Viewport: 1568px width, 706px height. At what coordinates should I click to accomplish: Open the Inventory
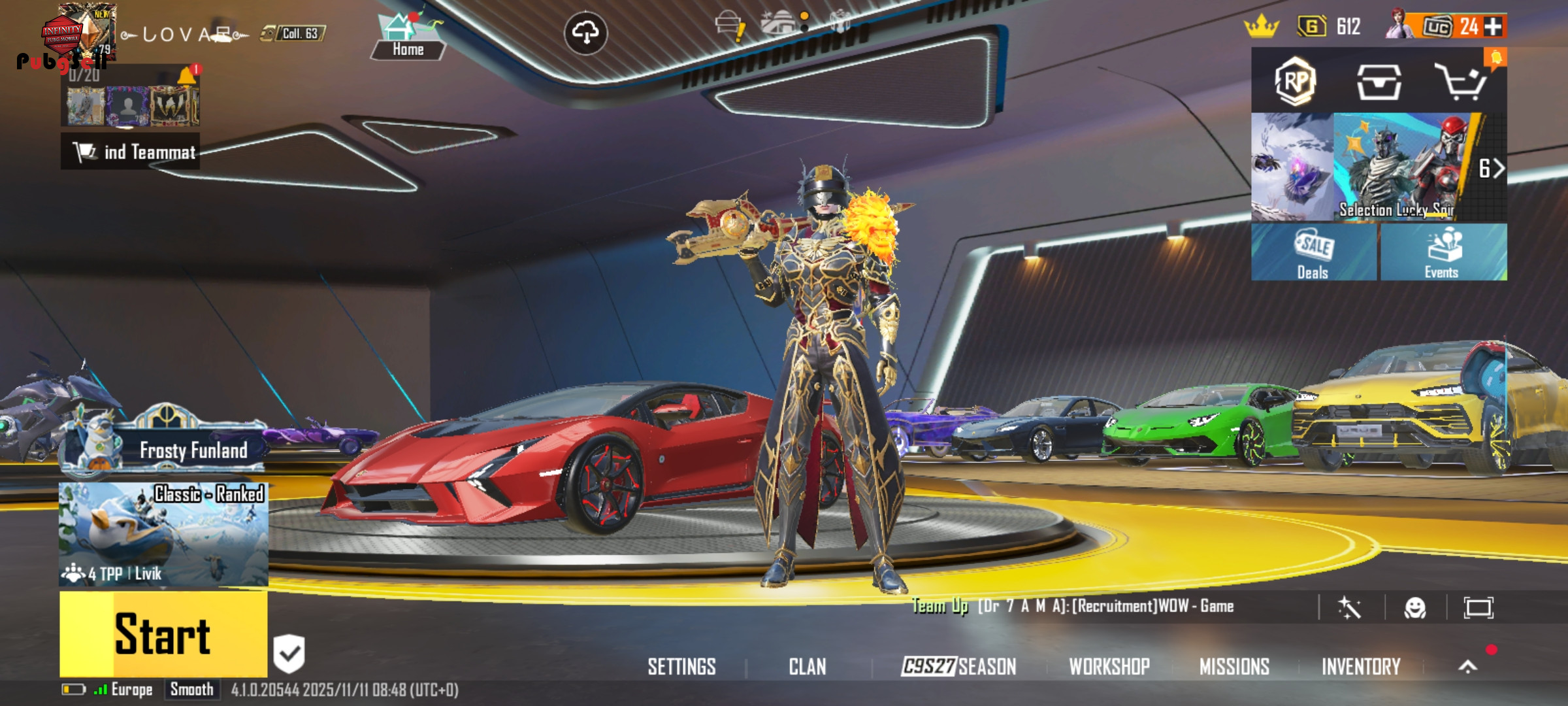pos(1361,667)
